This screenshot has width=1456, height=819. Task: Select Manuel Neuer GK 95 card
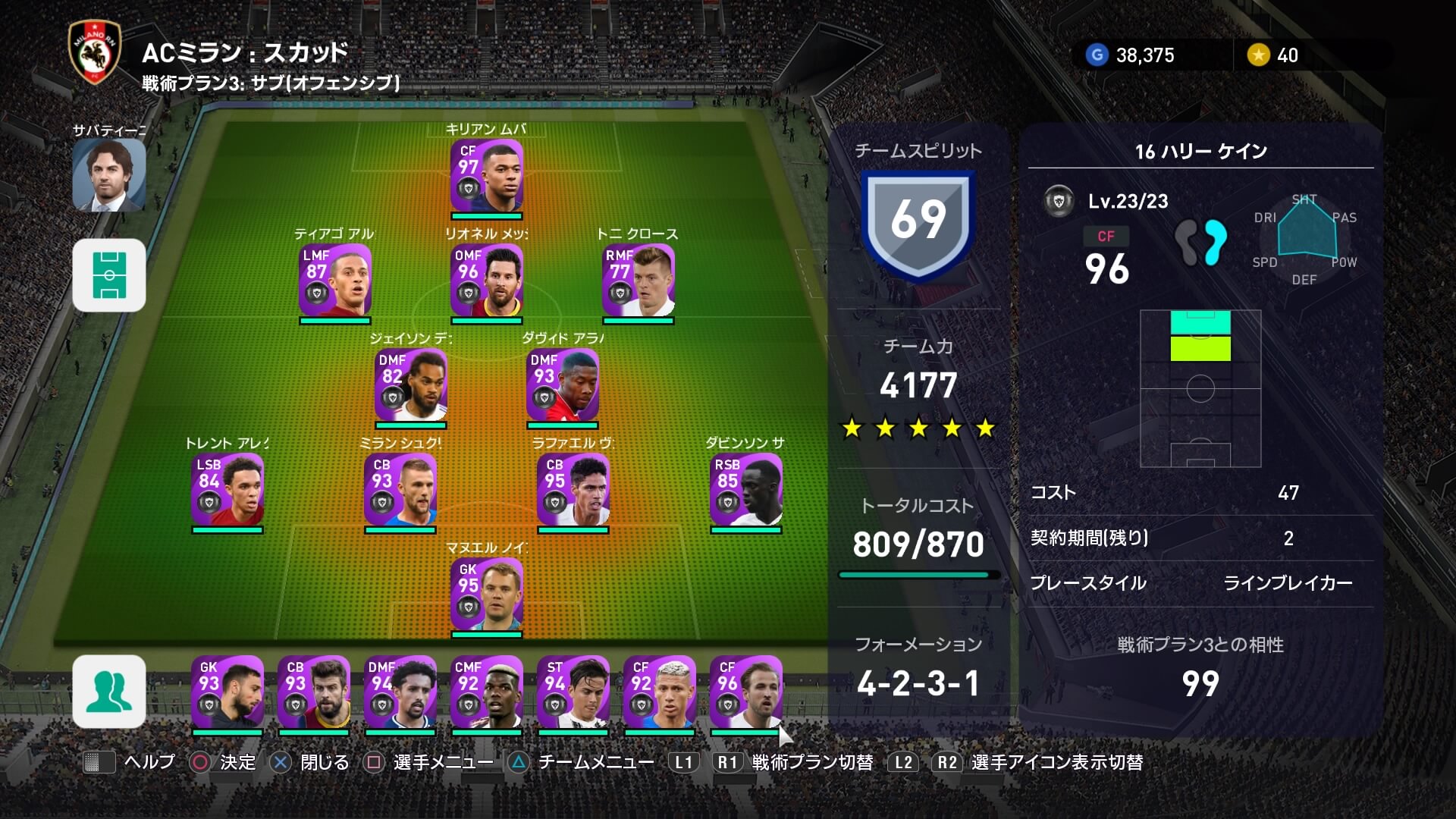point(487,594)
